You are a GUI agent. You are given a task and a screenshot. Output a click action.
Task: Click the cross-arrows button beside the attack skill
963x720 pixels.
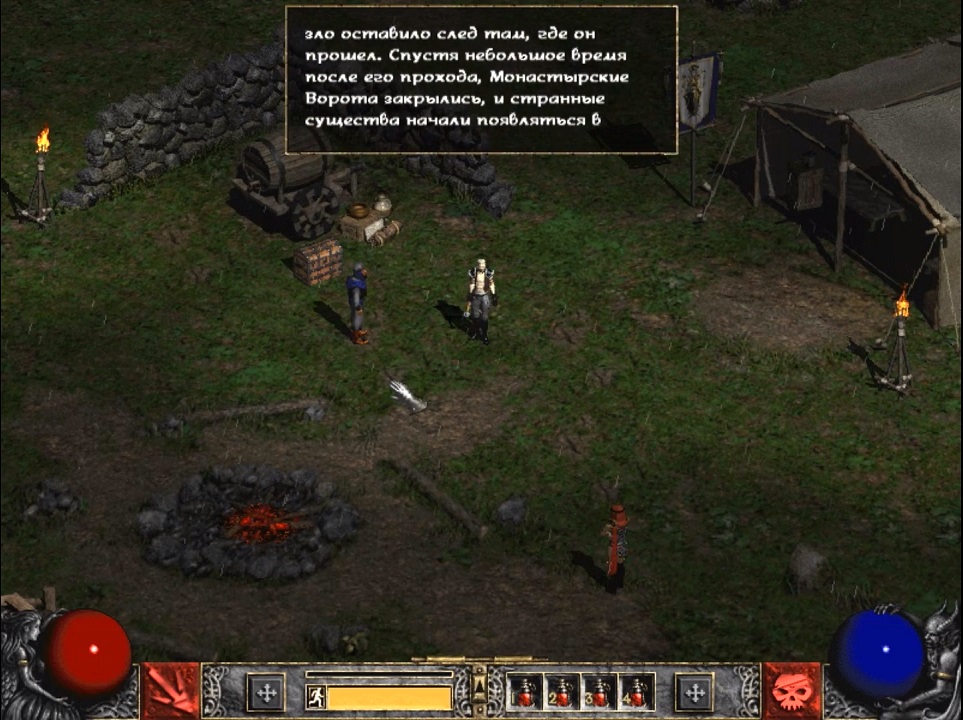(266, 692)
